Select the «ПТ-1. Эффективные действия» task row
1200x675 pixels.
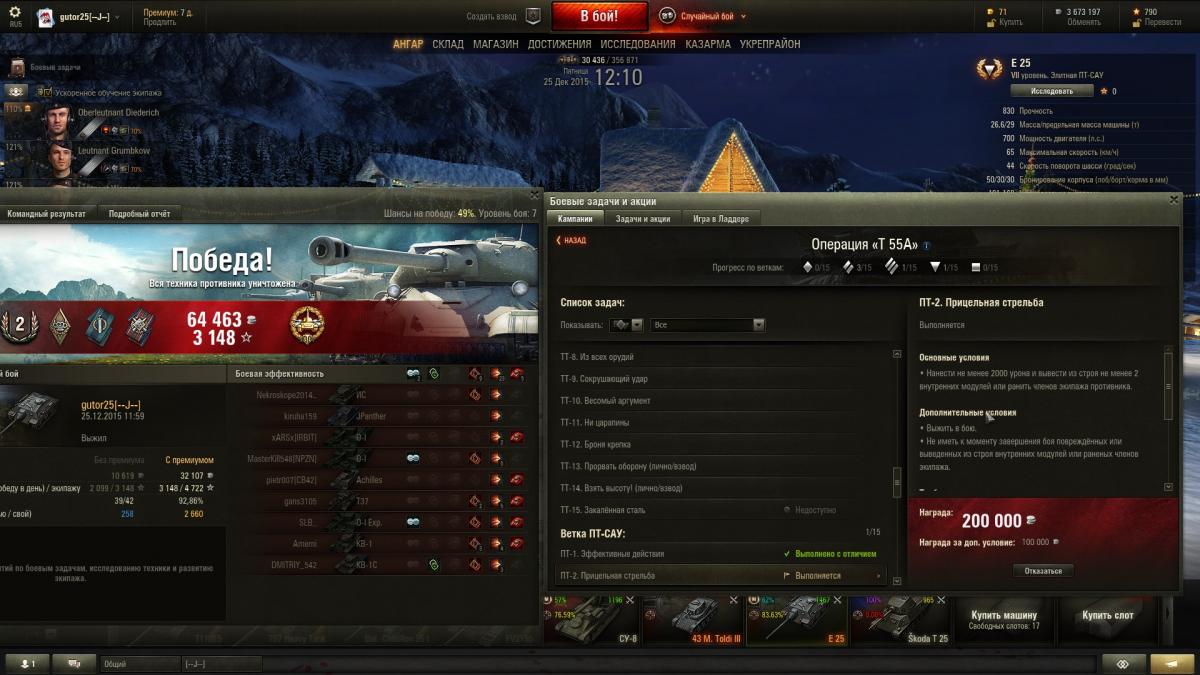(x=612, y=554)
